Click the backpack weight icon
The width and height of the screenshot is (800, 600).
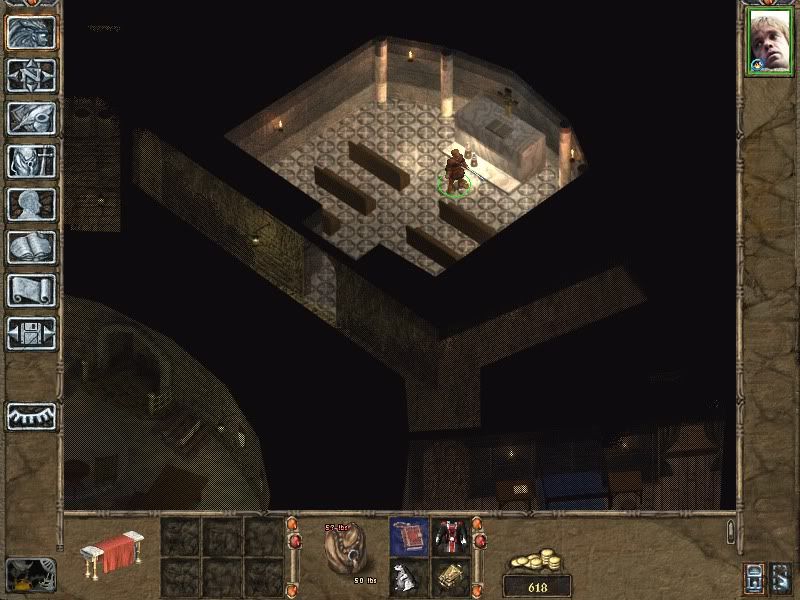(x=343, y=551)
